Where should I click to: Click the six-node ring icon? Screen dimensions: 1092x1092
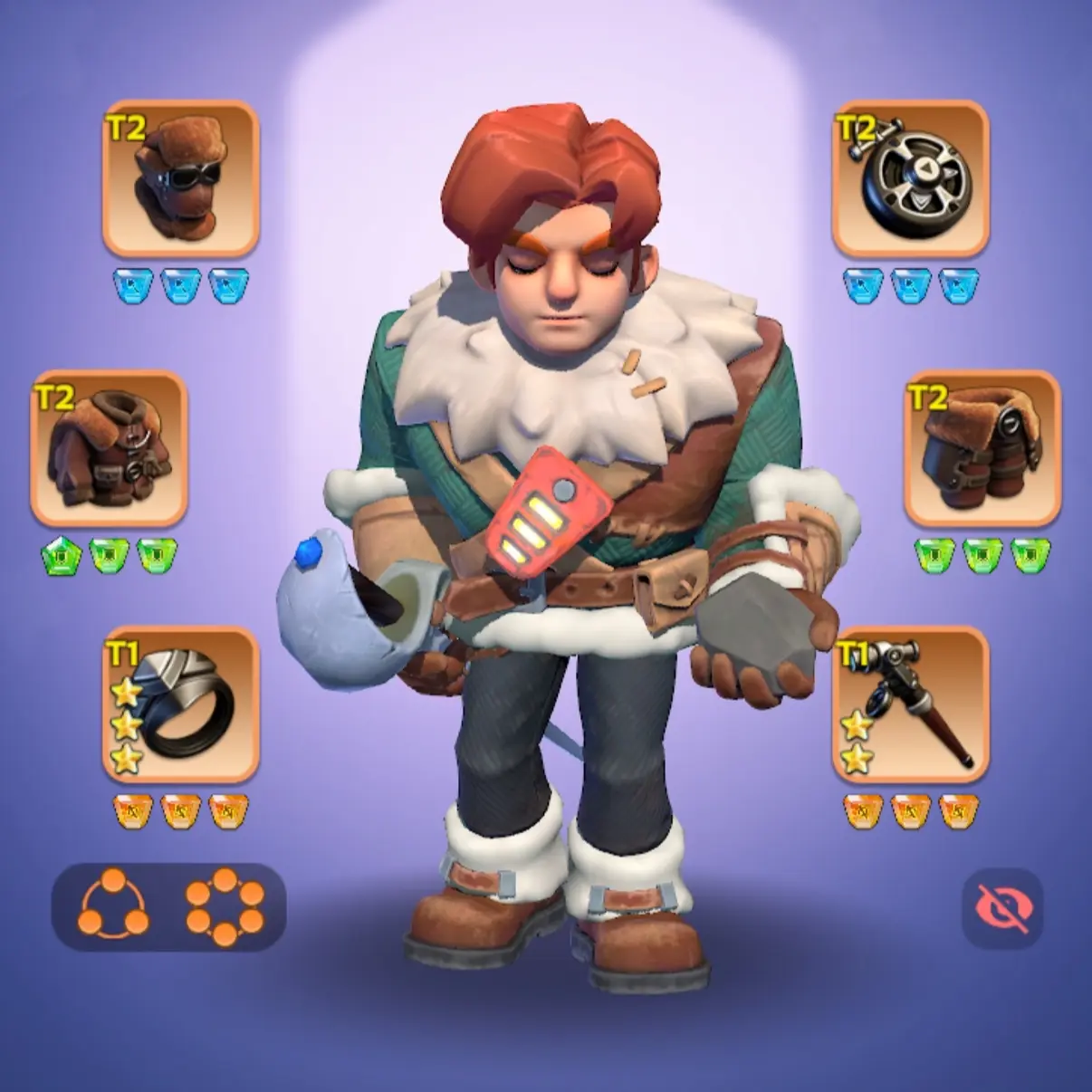coord(225,907)
